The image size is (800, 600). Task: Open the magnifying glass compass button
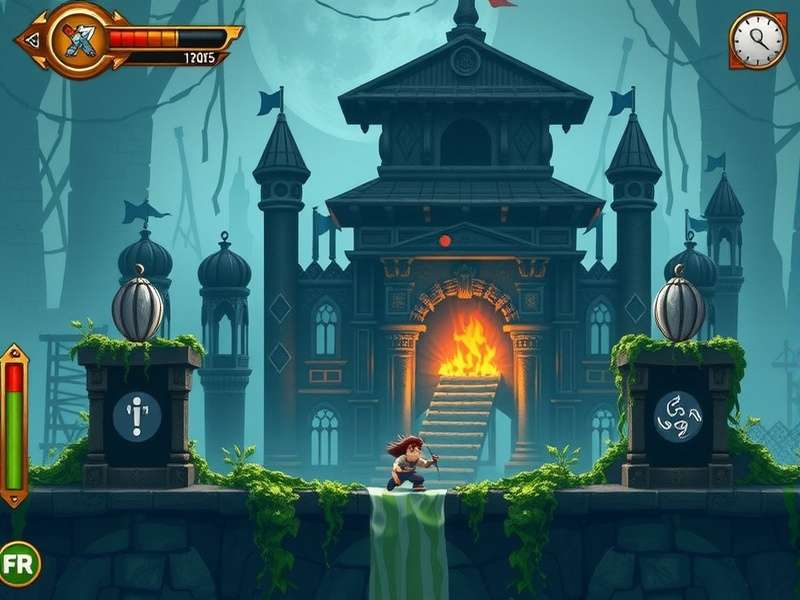757,40
